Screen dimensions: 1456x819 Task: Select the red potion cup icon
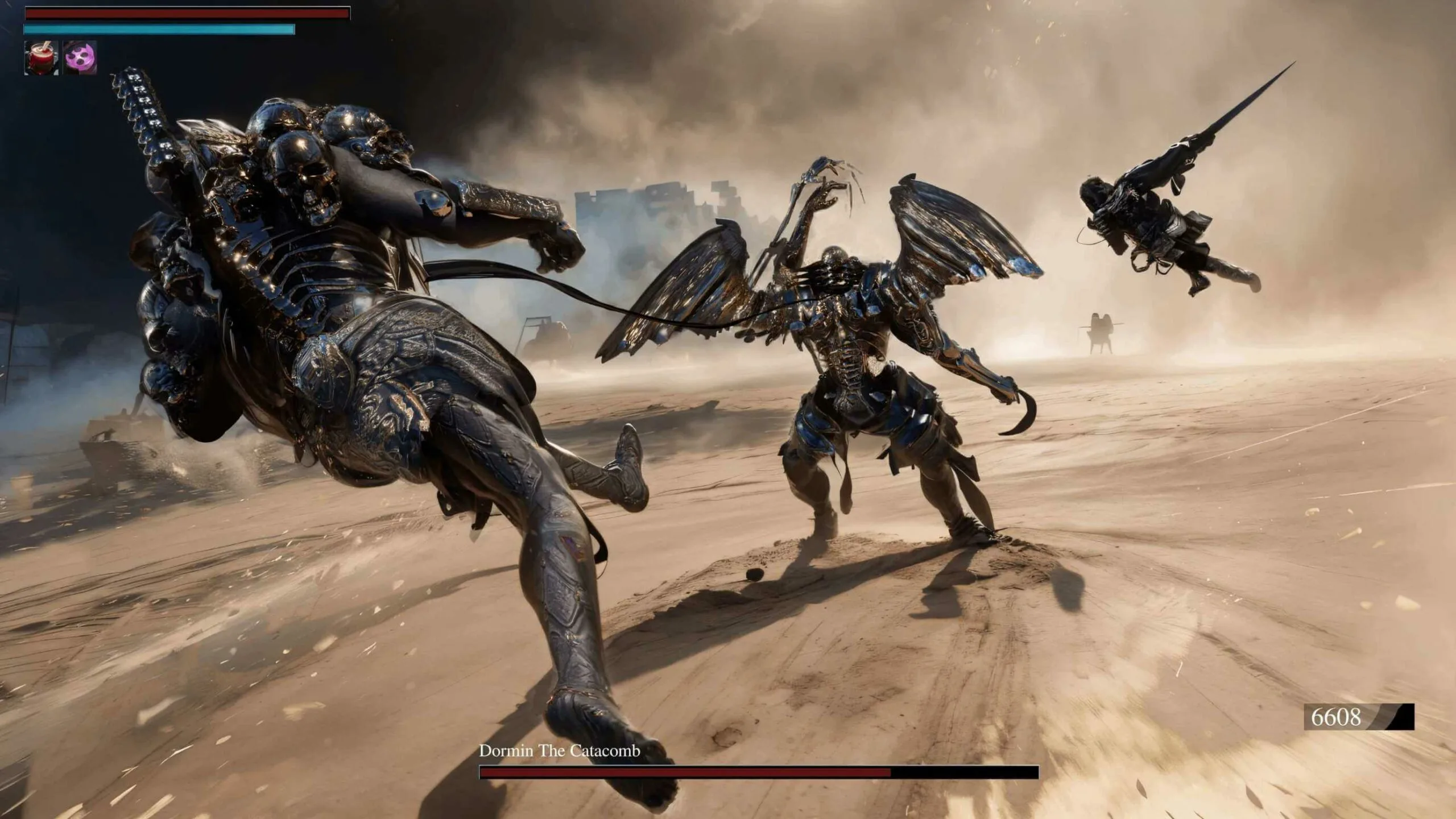(41, 57)
